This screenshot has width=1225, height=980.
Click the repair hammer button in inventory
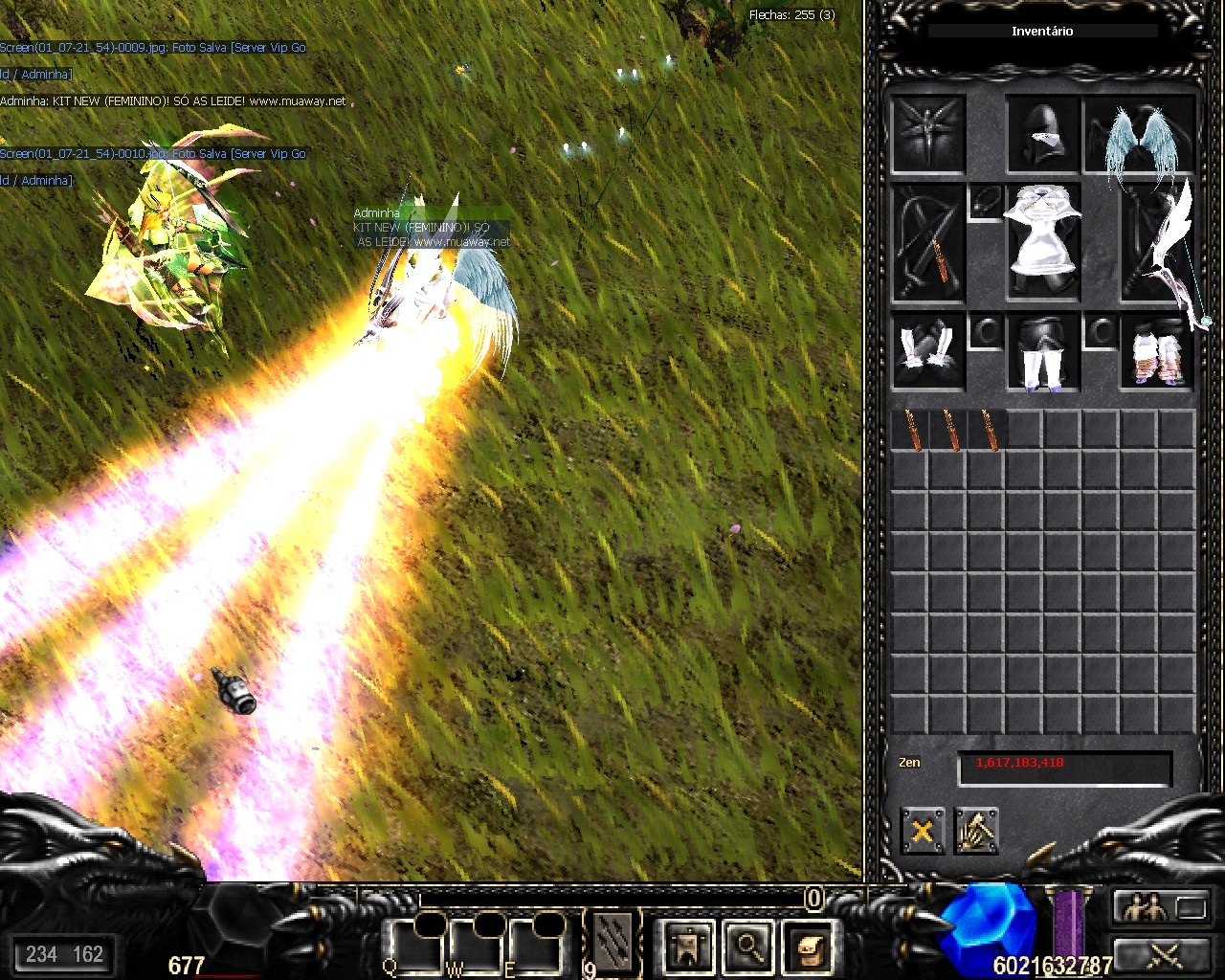tap(976, 831)
